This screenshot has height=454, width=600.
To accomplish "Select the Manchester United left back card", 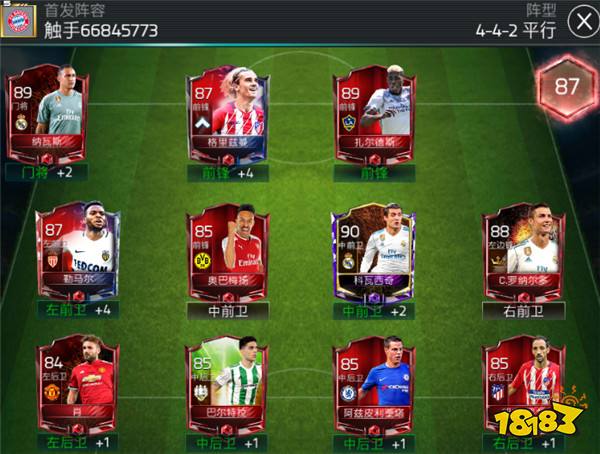I will [x=76, y=383].
